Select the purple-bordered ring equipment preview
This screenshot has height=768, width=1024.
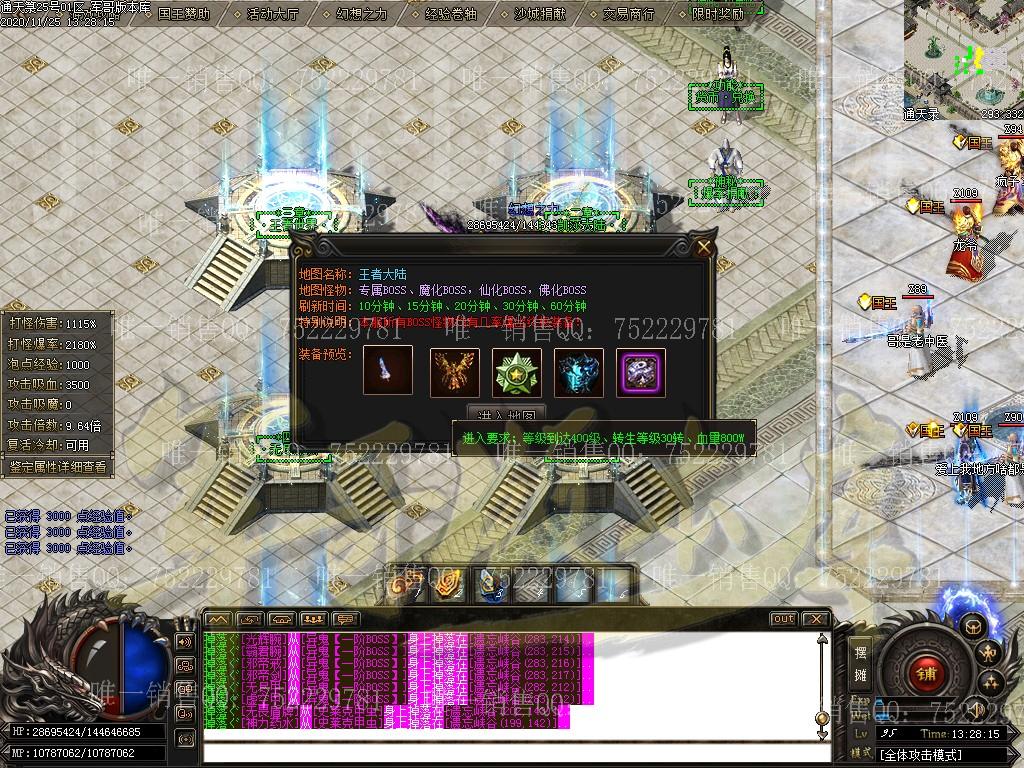[641, 372]
